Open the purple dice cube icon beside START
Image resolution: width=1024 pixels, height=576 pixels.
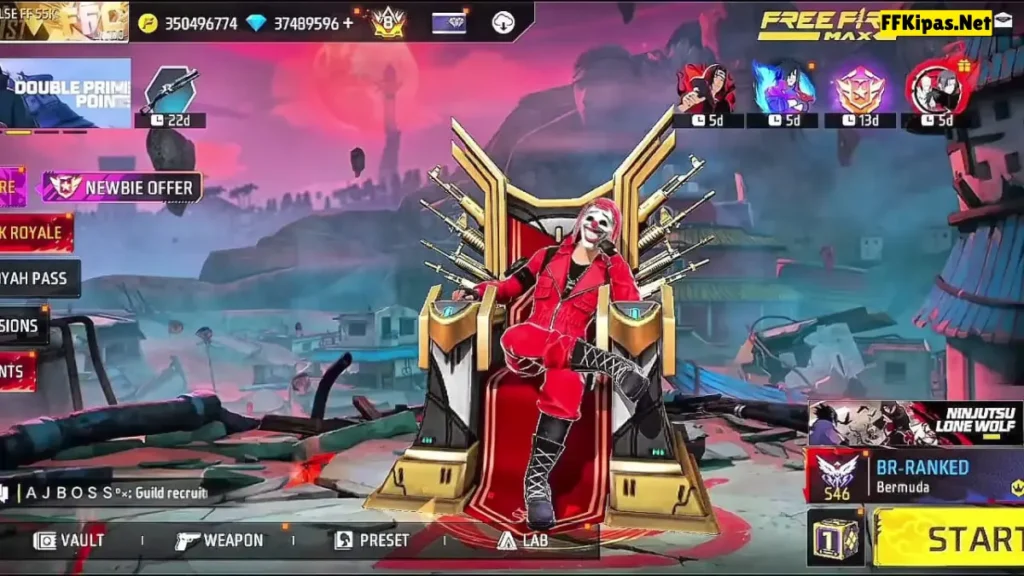coord(835,537)
